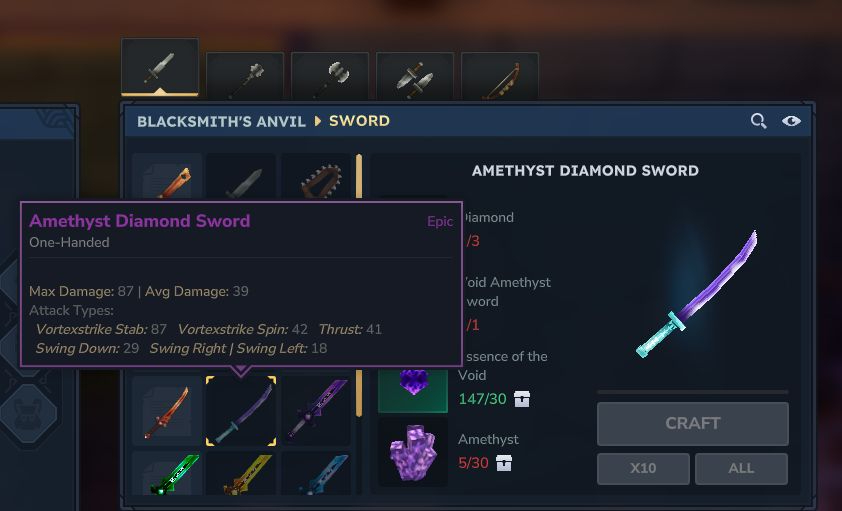The image size is (842, 511).
Task: Switch to the sword category tab
Action: coord(160,69)
